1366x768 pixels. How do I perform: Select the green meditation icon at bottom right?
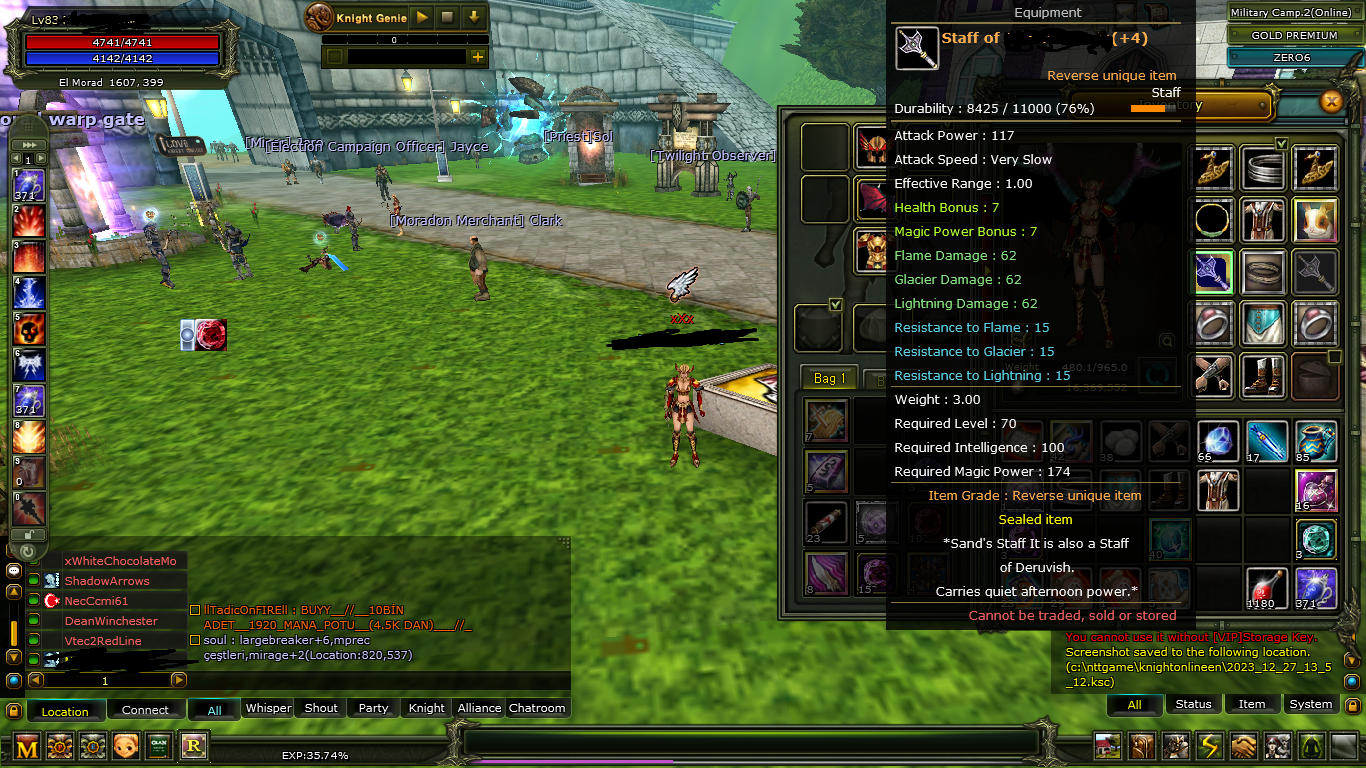click(1311, 745)
